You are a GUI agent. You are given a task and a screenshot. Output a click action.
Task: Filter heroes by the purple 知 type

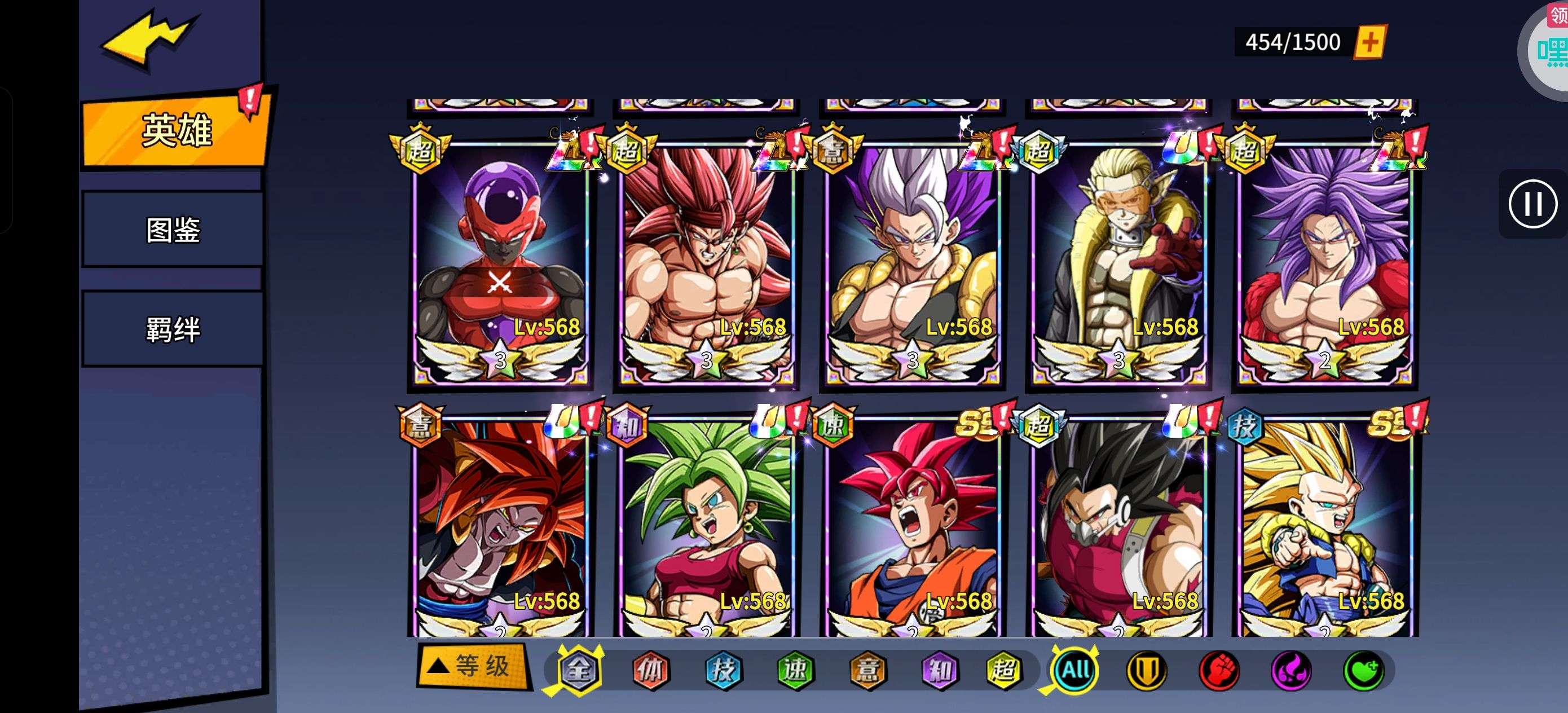[940, 670]
